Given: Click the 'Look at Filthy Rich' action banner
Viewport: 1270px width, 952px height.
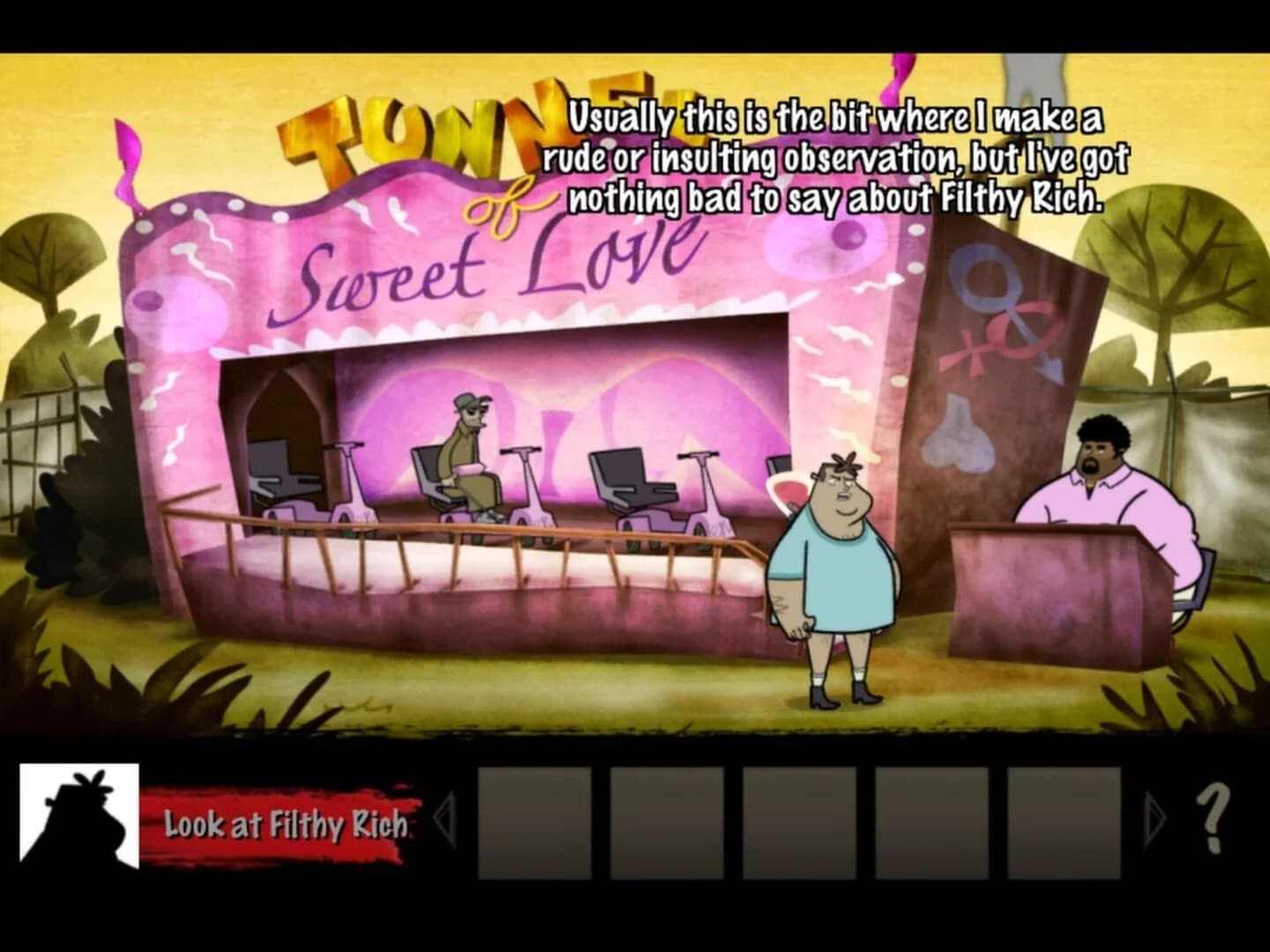Looking at the screenshot, I should pyautogui.click(x=282, y=826).
